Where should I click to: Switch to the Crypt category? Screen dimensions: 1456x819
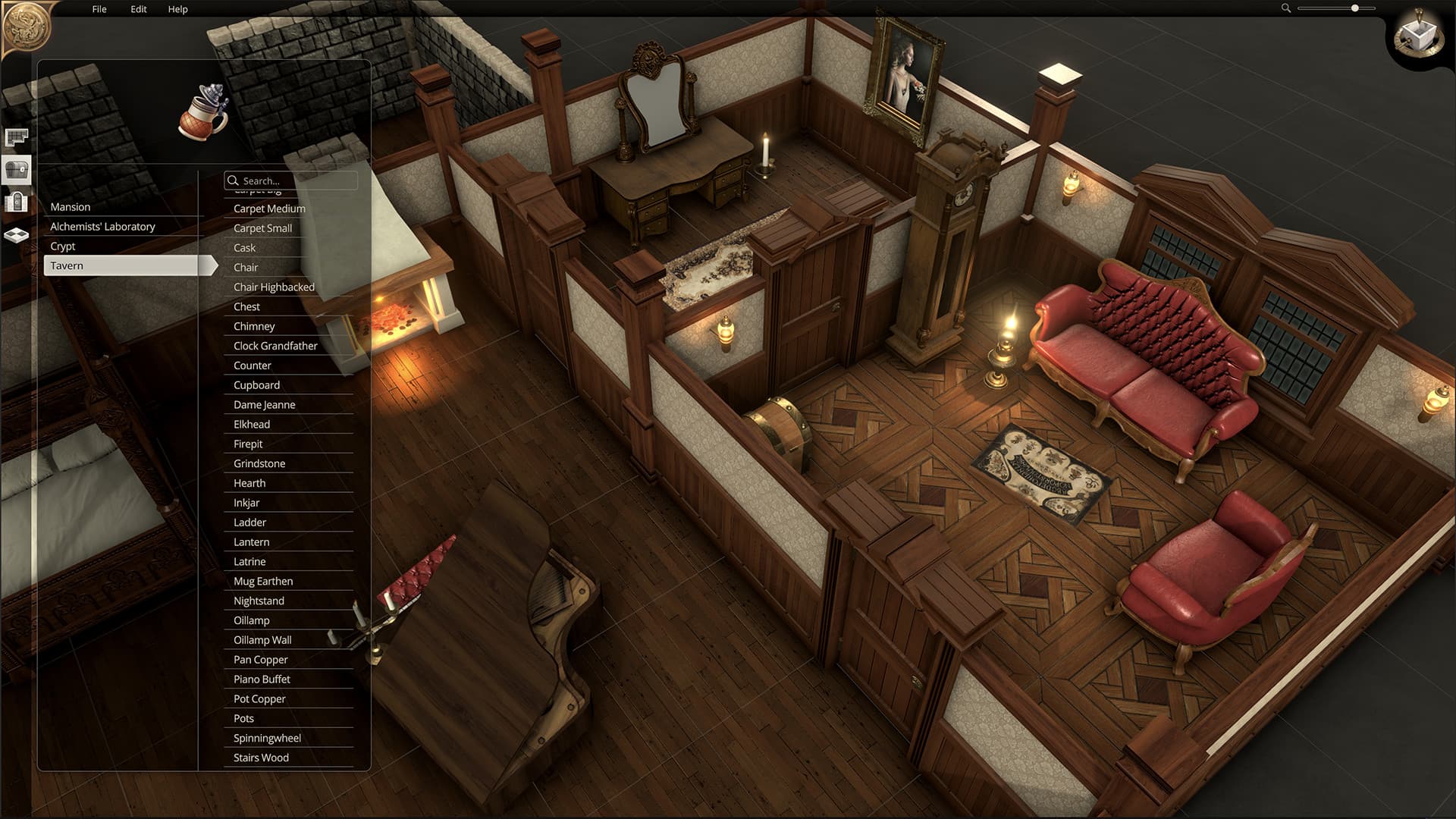coord(63,246)
